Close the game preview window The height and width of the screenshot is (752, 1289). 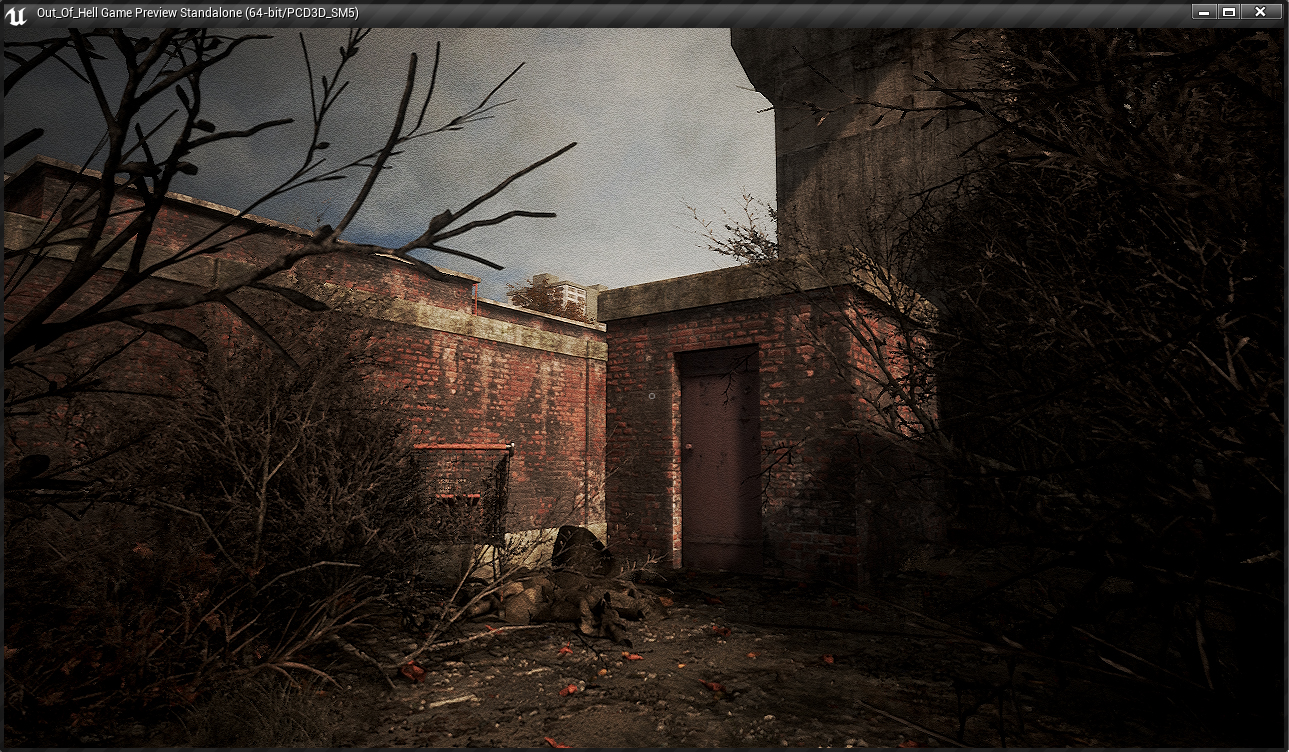tap(1261, 12)
